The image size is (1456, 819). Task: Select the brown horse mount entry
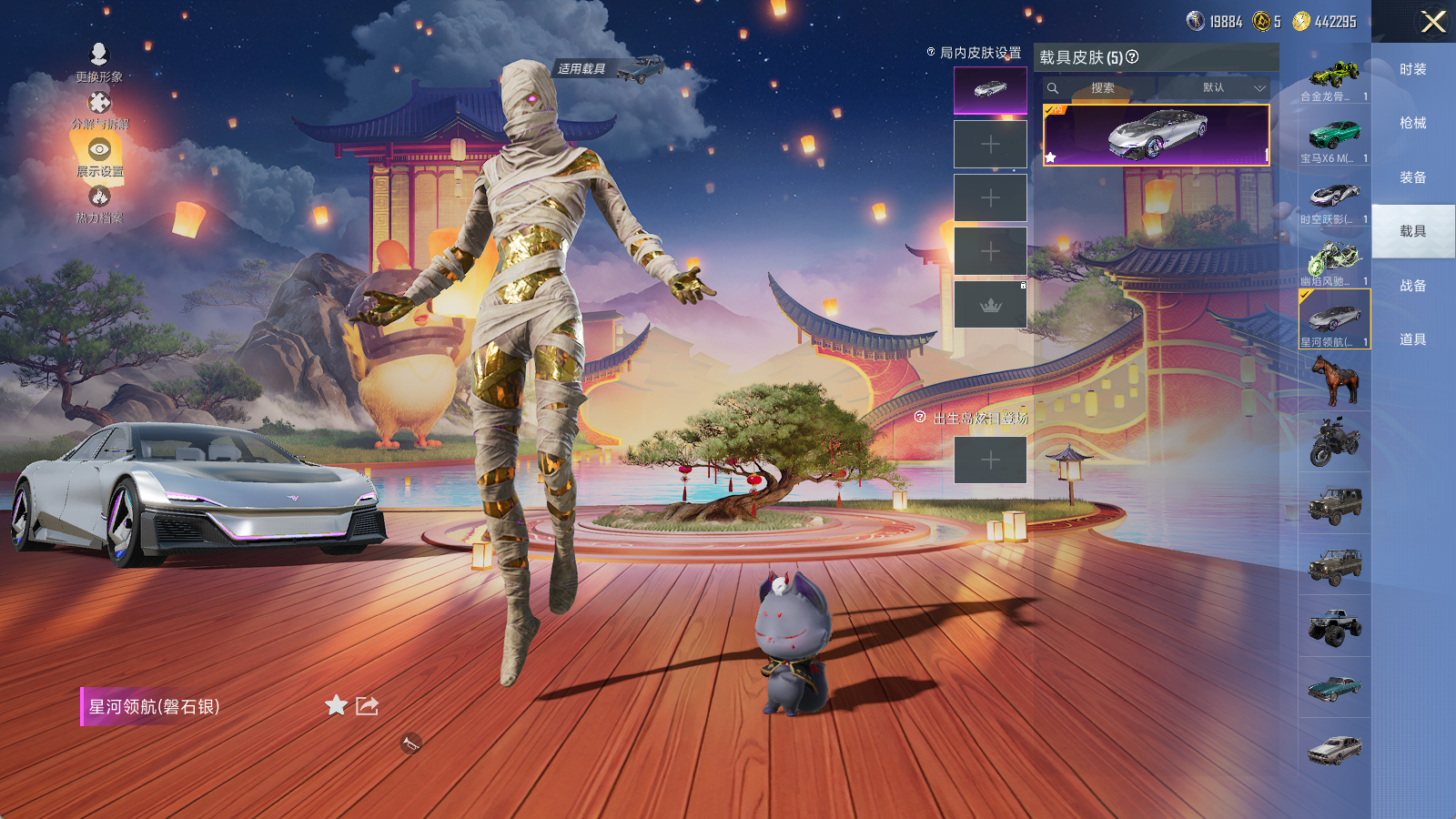[x=1334, y=380]
